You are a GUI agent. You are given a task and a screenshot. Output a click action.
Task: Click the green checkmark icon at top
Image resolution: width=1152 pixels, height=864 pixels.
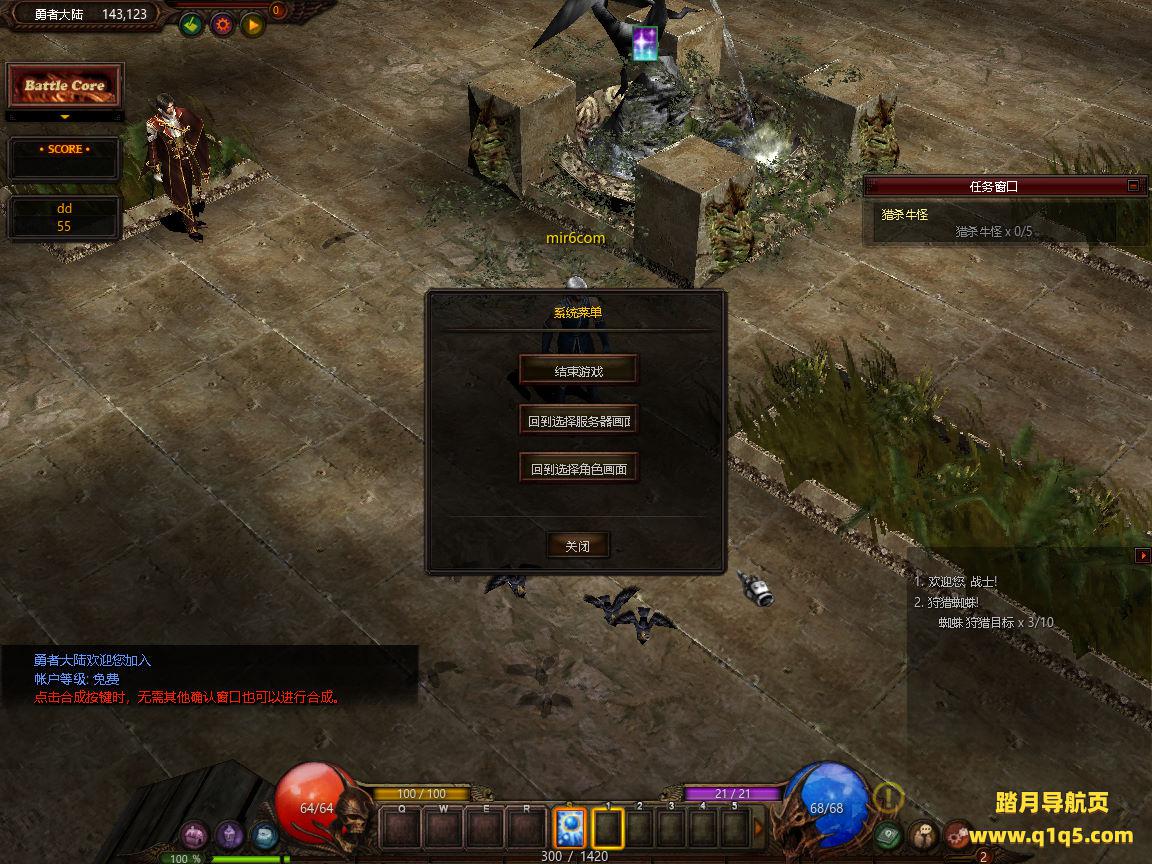click(x=191, y=24)
